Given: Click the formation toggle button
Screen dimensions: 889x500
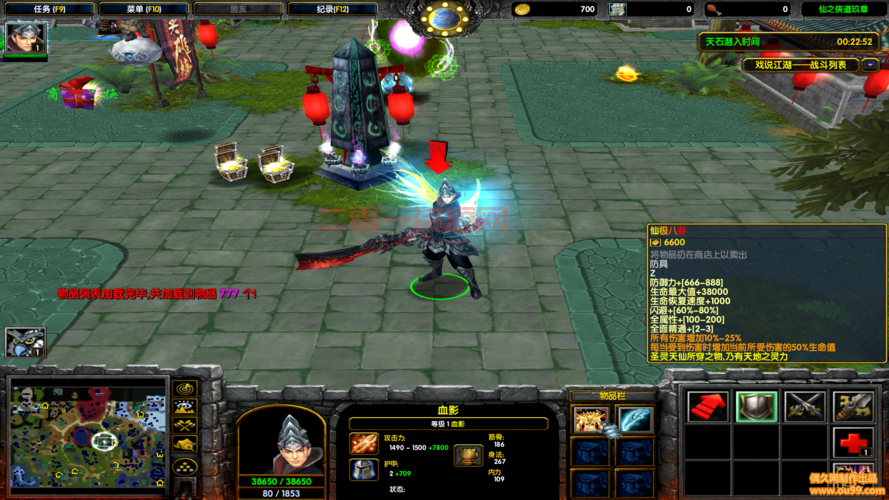Looking at the screenshot, I should pyautogui.click(x=184, y=465).
